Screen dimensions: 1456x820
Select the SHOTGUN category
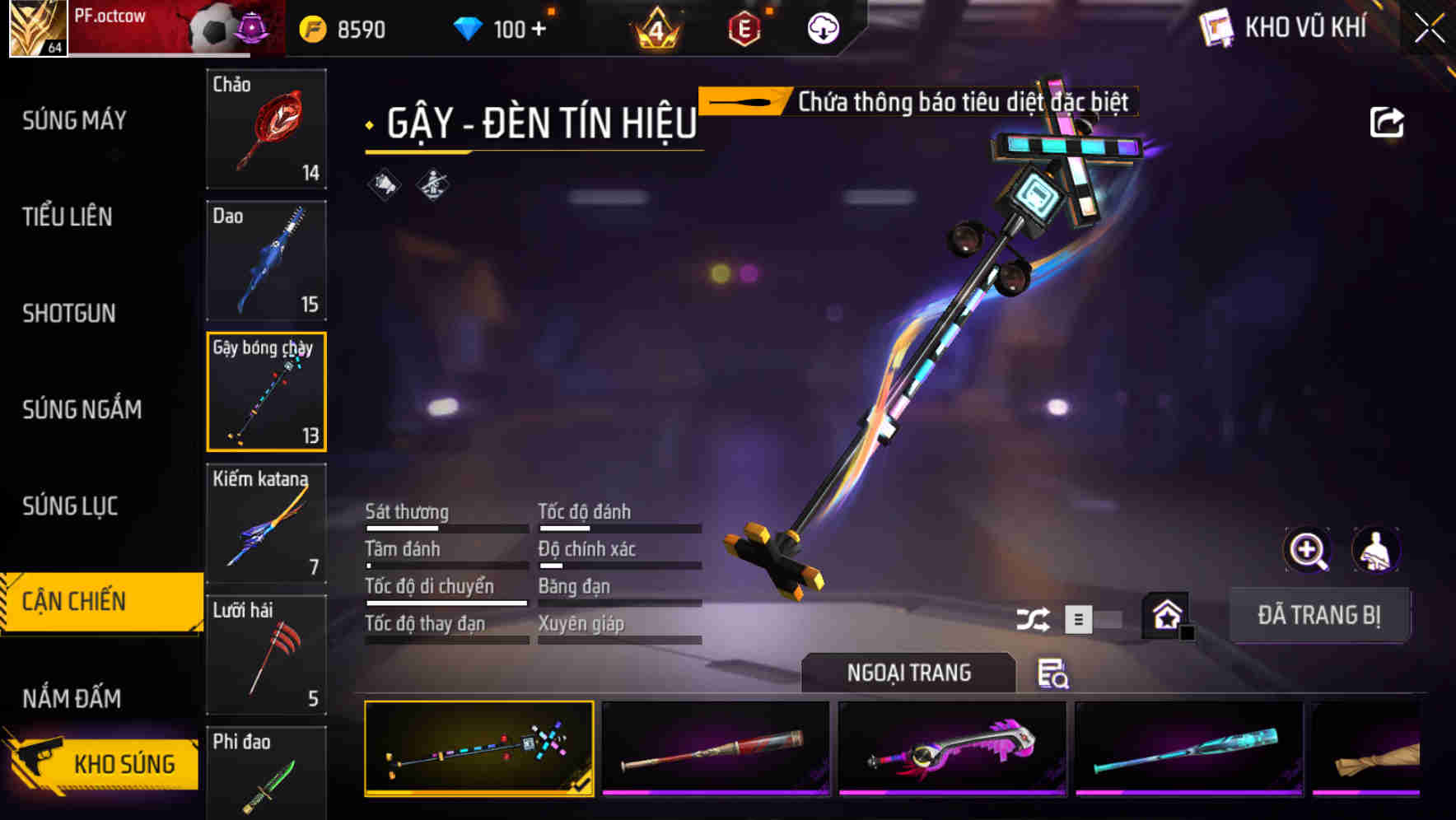click(x=69, y=313)
